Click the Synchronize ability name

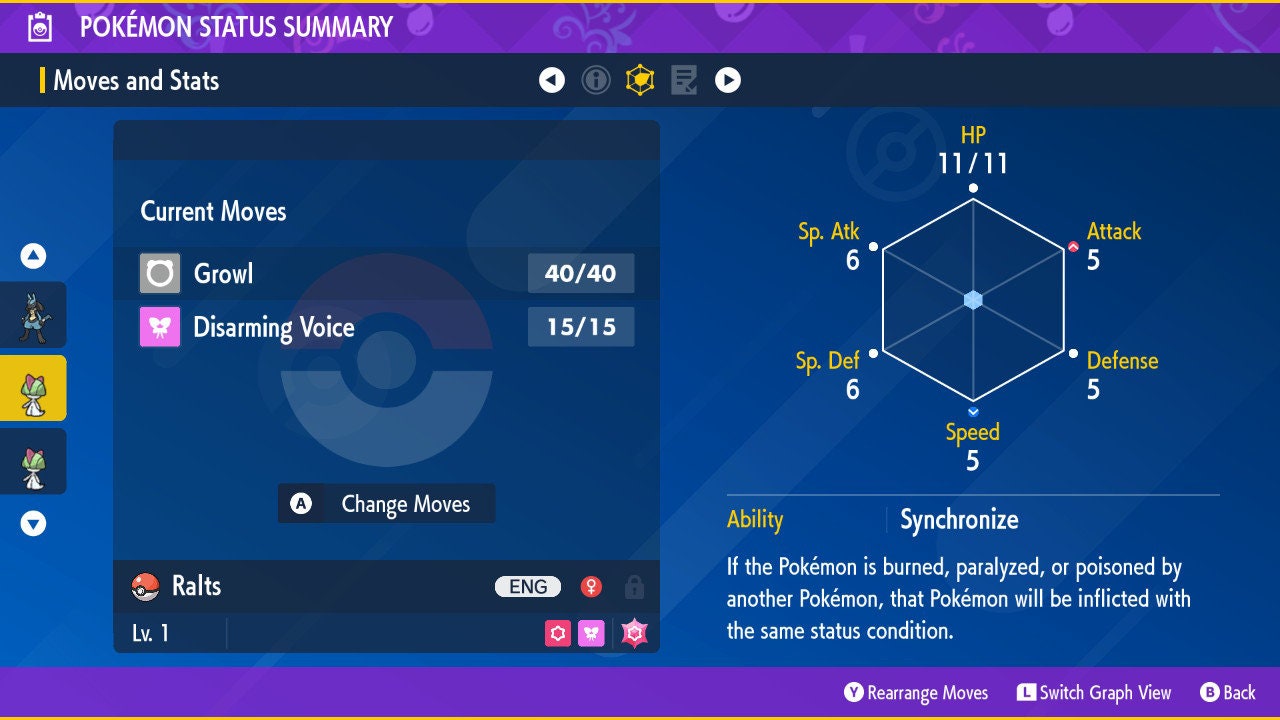tap(959, 520)
